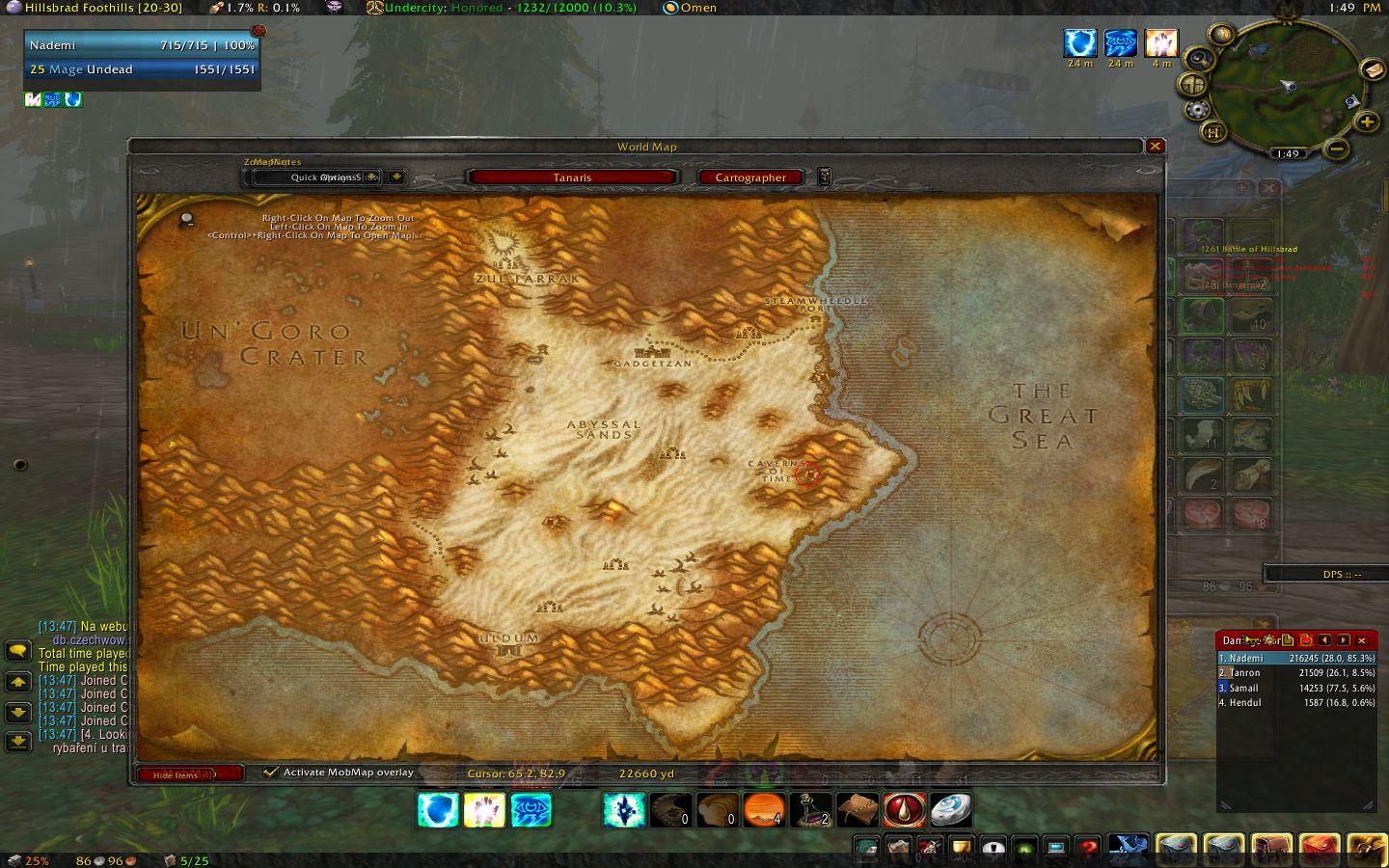Cast the blue shield spell on action bar
This screenshot has height=868, width=1389.
coord(437,810)
